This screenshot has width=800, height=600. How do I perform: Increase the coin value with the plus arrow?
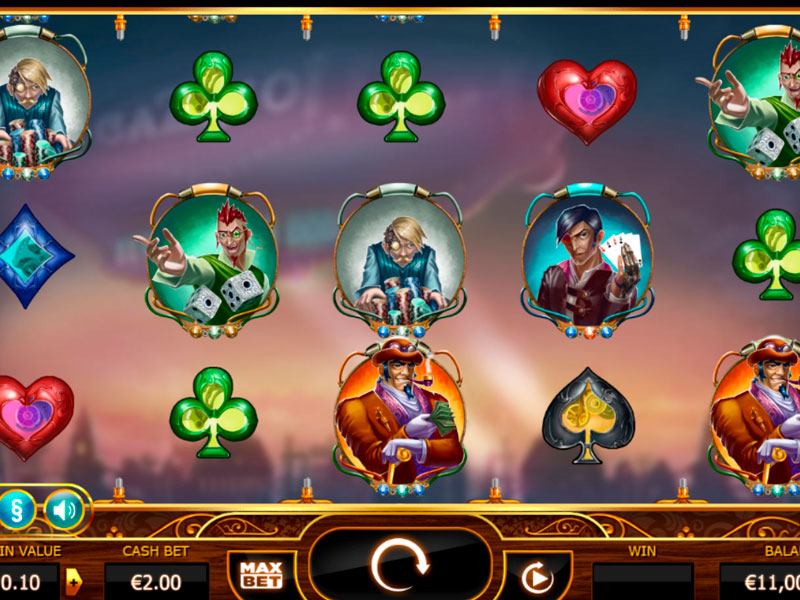(73, 580)
